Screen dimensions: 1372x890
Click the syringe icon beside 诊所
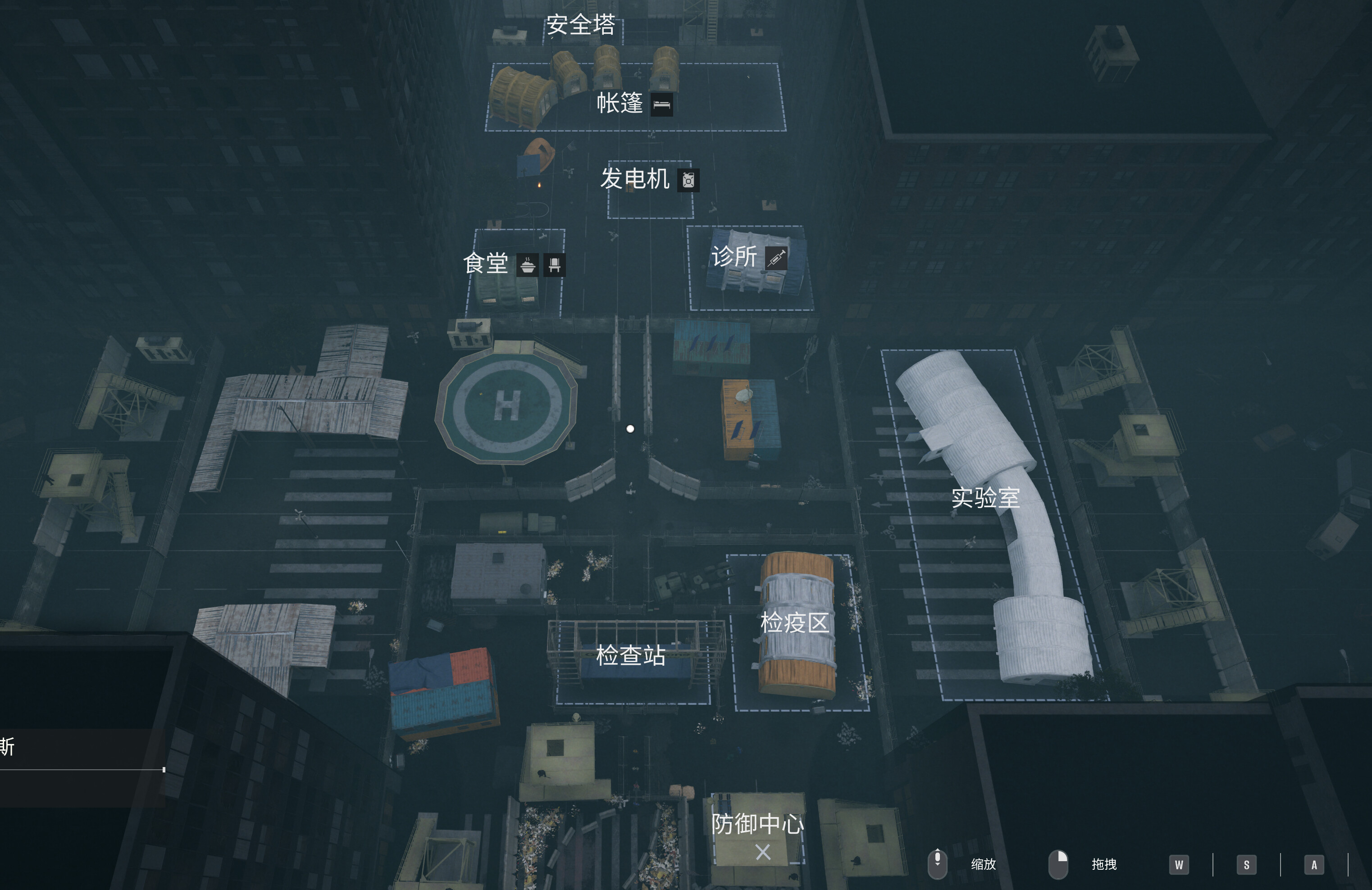pos(776,258)
